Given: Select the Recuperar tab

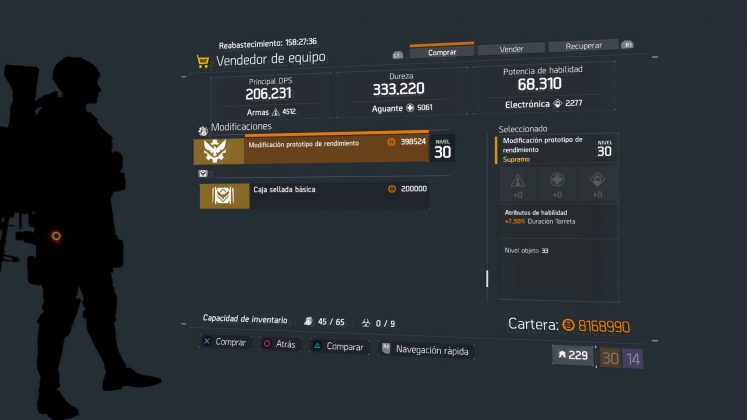Looking at the screenshot, I should click(584, 45).
